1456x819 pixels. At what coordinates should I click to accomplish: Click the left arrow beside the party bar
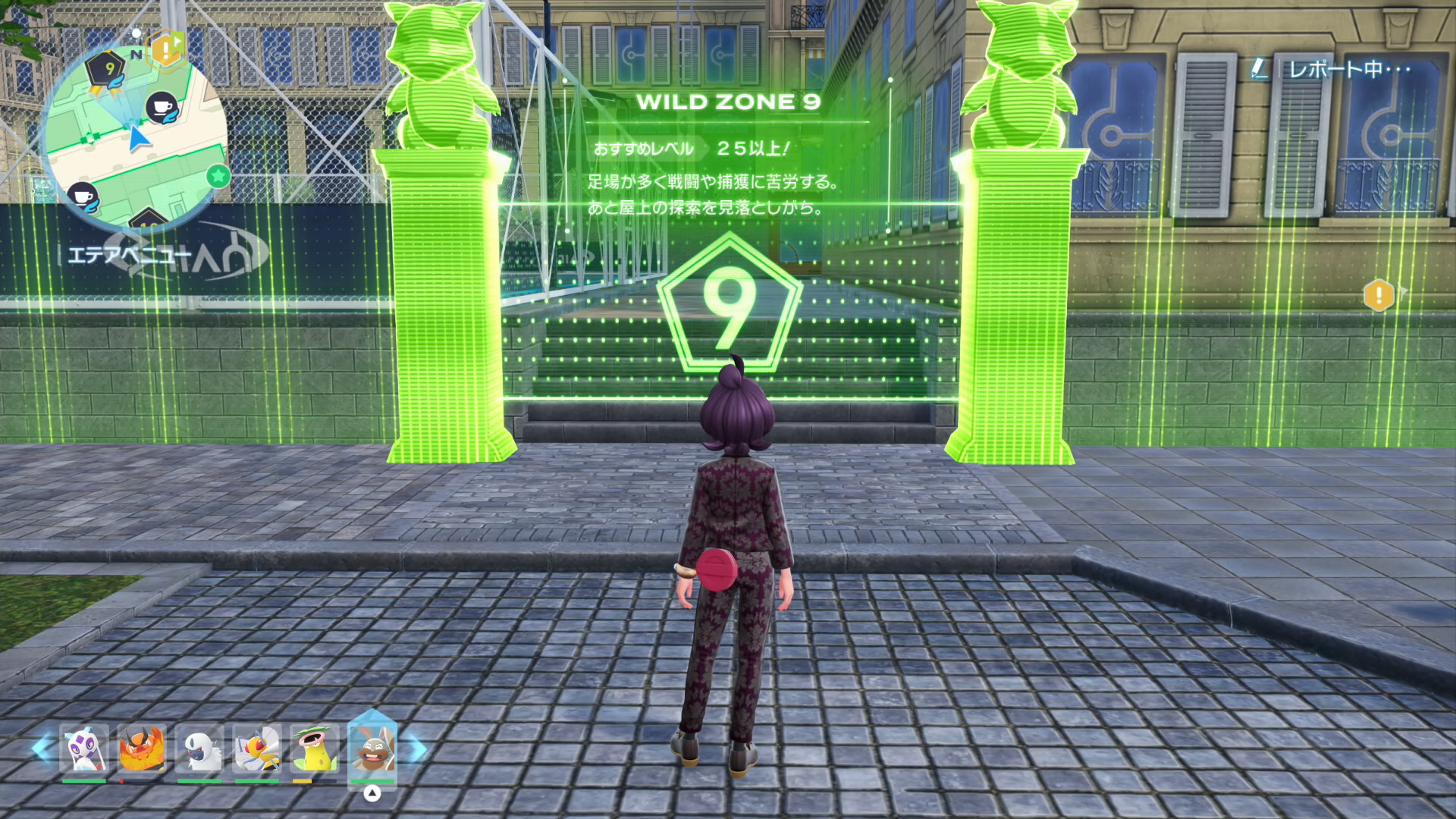point(42,748)
